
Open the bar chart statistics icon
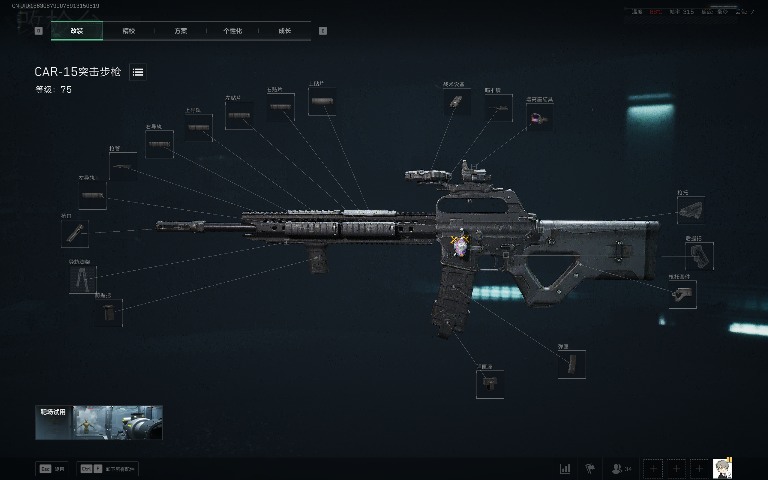tap(565, 467)
